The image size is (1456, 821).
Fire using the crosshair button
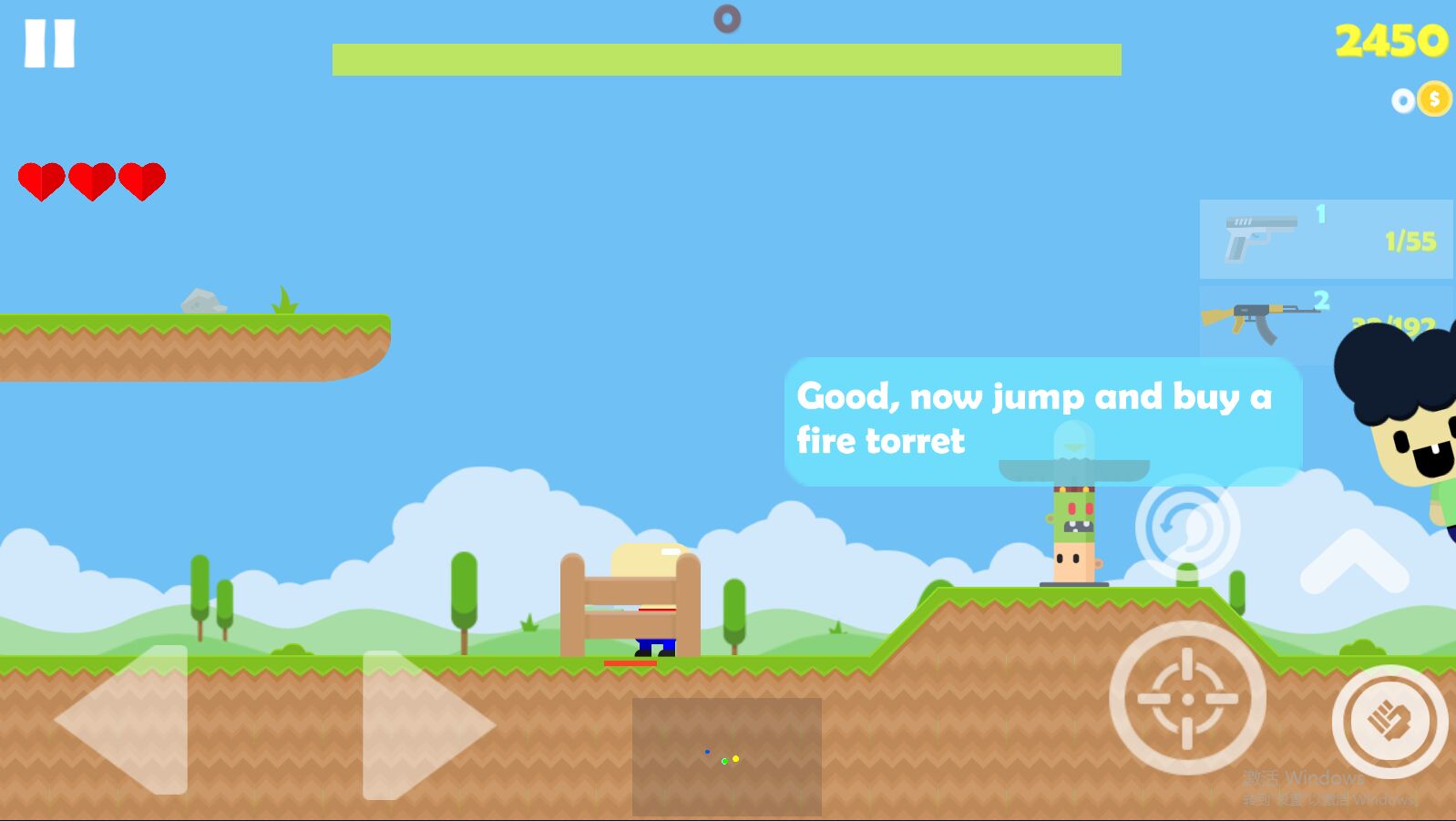click(x=1187, y=698)
